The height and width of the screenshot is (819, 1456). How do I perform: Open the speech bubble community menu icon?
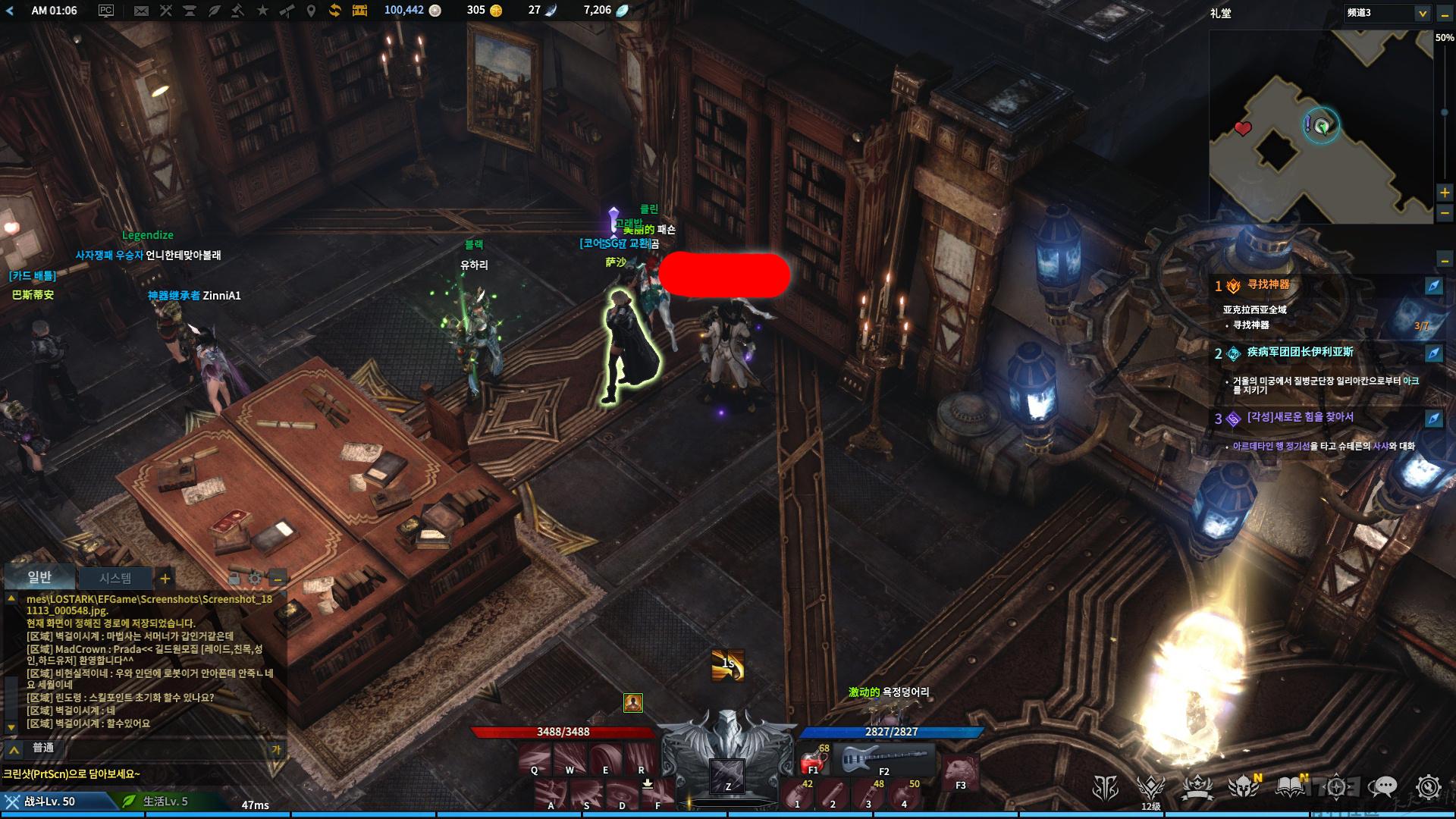point(1385,788)
